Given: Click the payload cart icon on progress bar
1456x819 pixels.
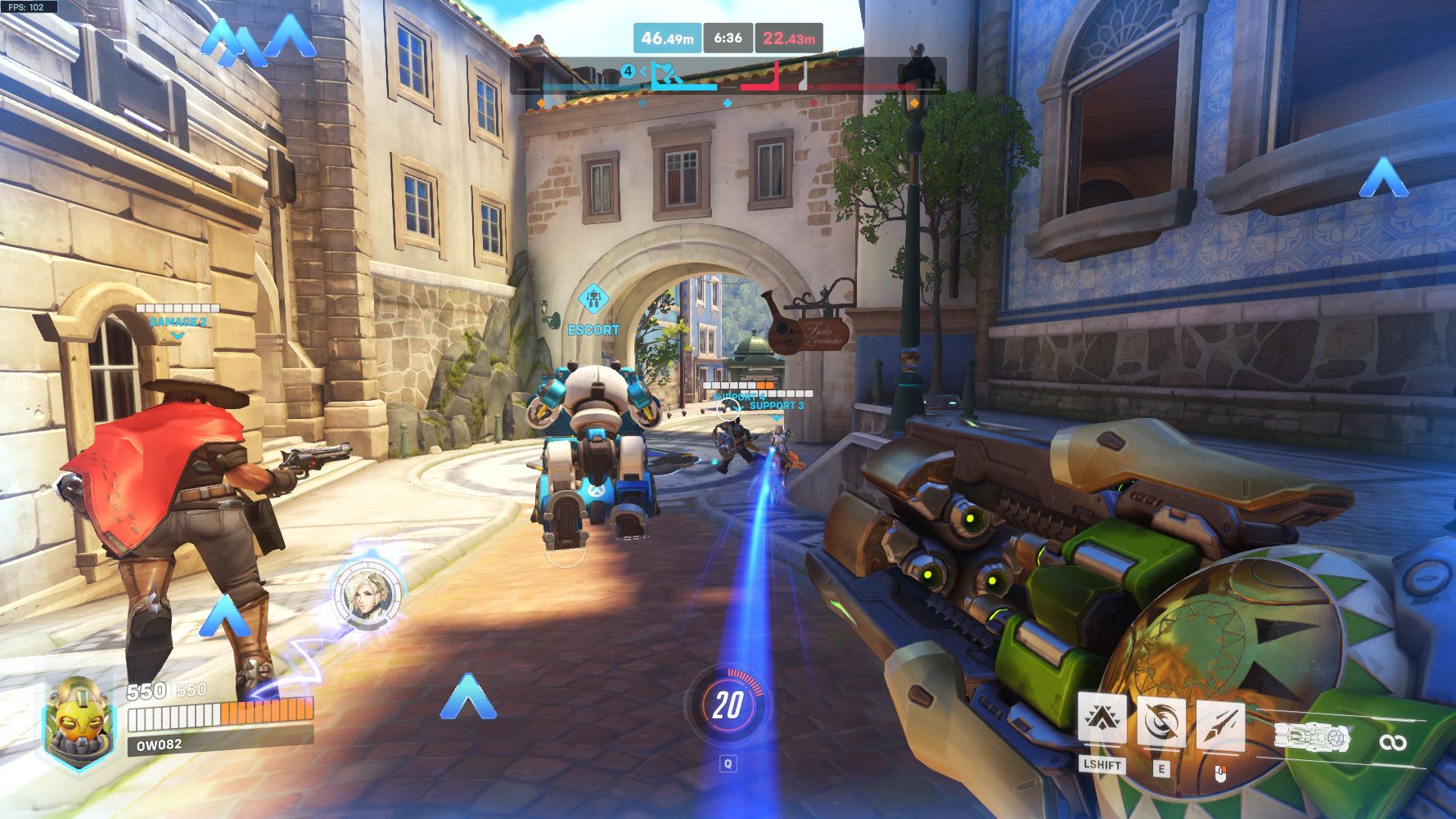Looking at the screenshot, I should point(666,75).
